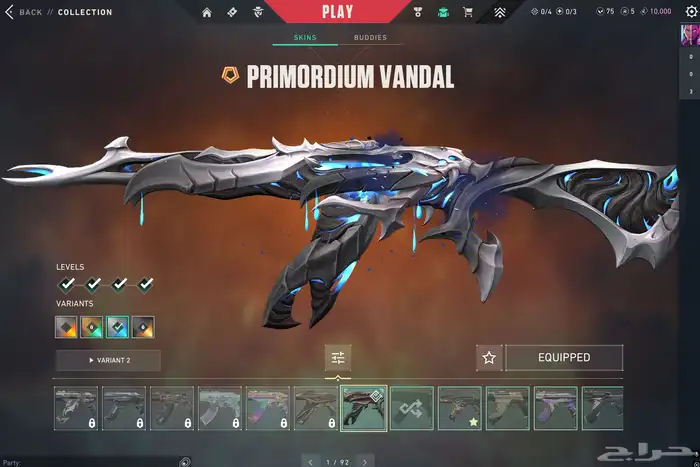This screenshot has height=467, width=700.
Task: Select the randomize shuffle skin tile
Action: 411,408
